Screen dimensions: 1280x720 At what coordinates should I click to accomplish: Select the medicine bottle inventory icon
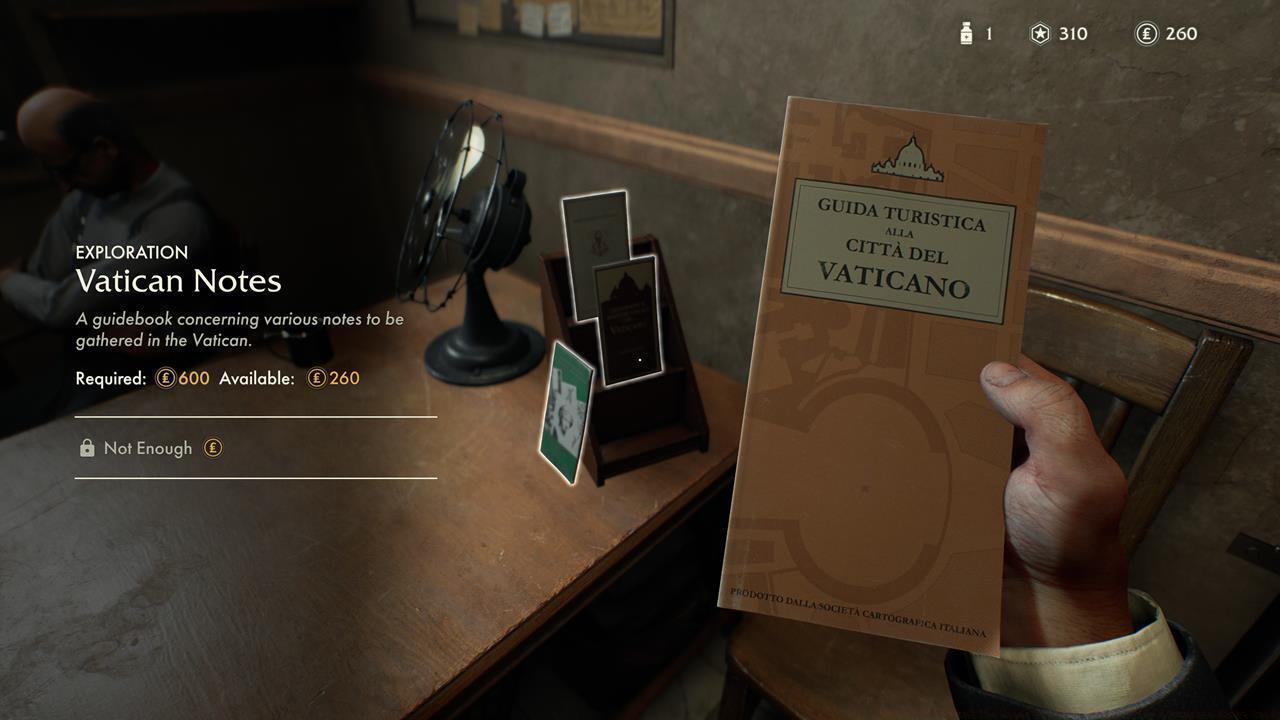(965, 33)
